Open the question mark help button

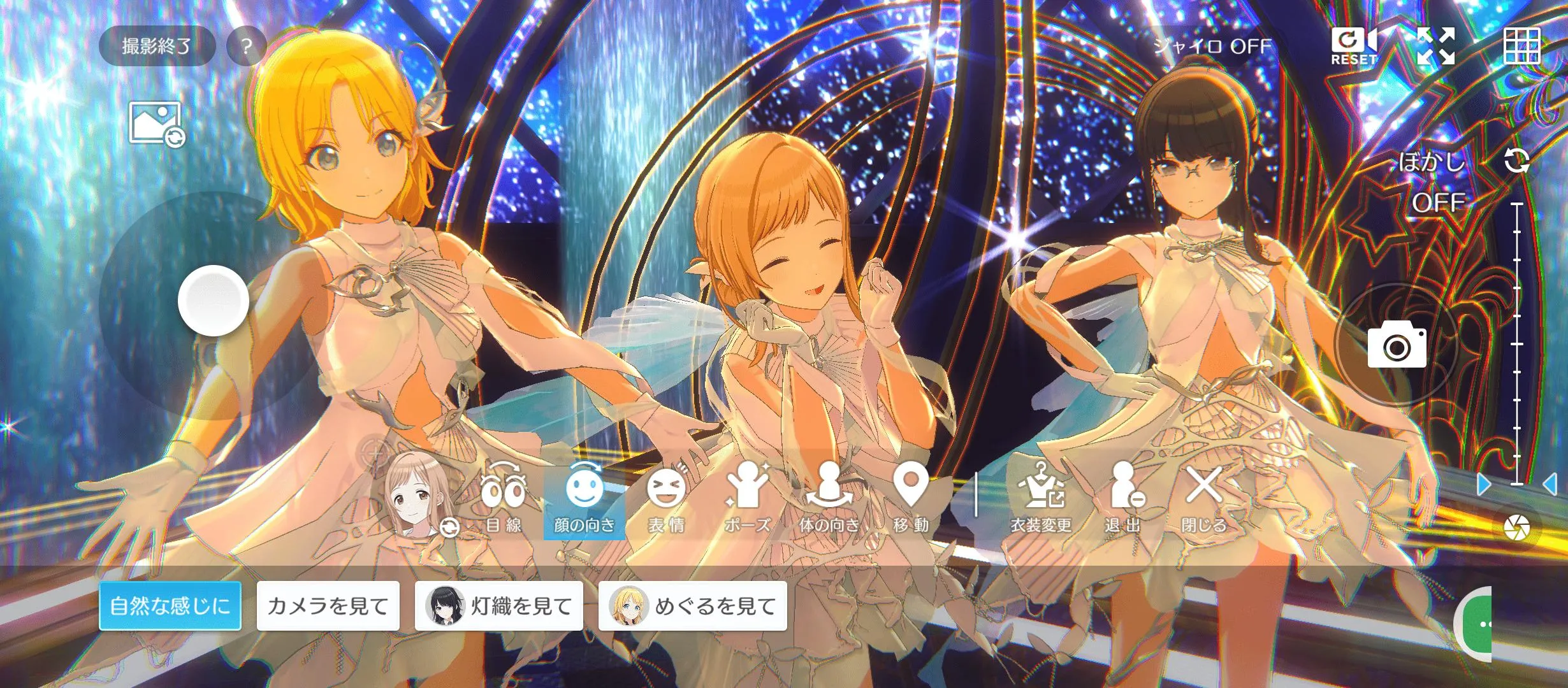pos(247,46)
